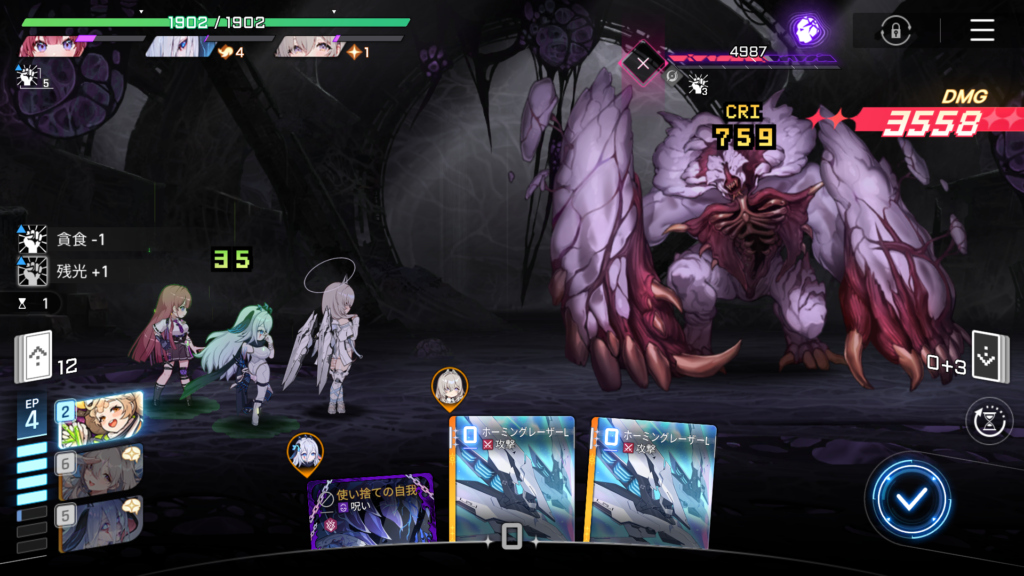Inspect the 残光 +1 status effect
1024x576 pixels.
70,271
